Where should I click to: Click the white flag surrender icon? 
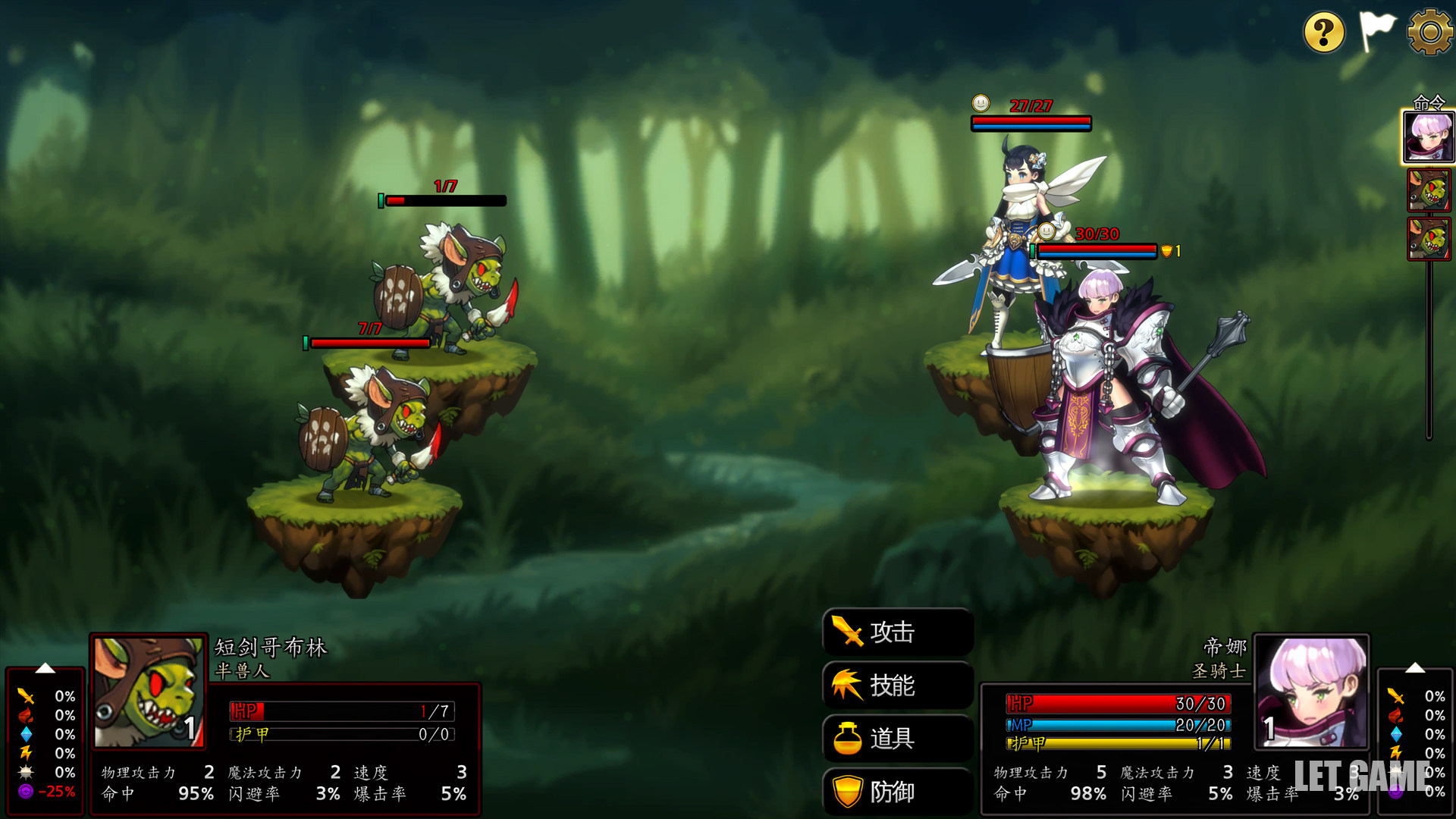pos(1376,31)
